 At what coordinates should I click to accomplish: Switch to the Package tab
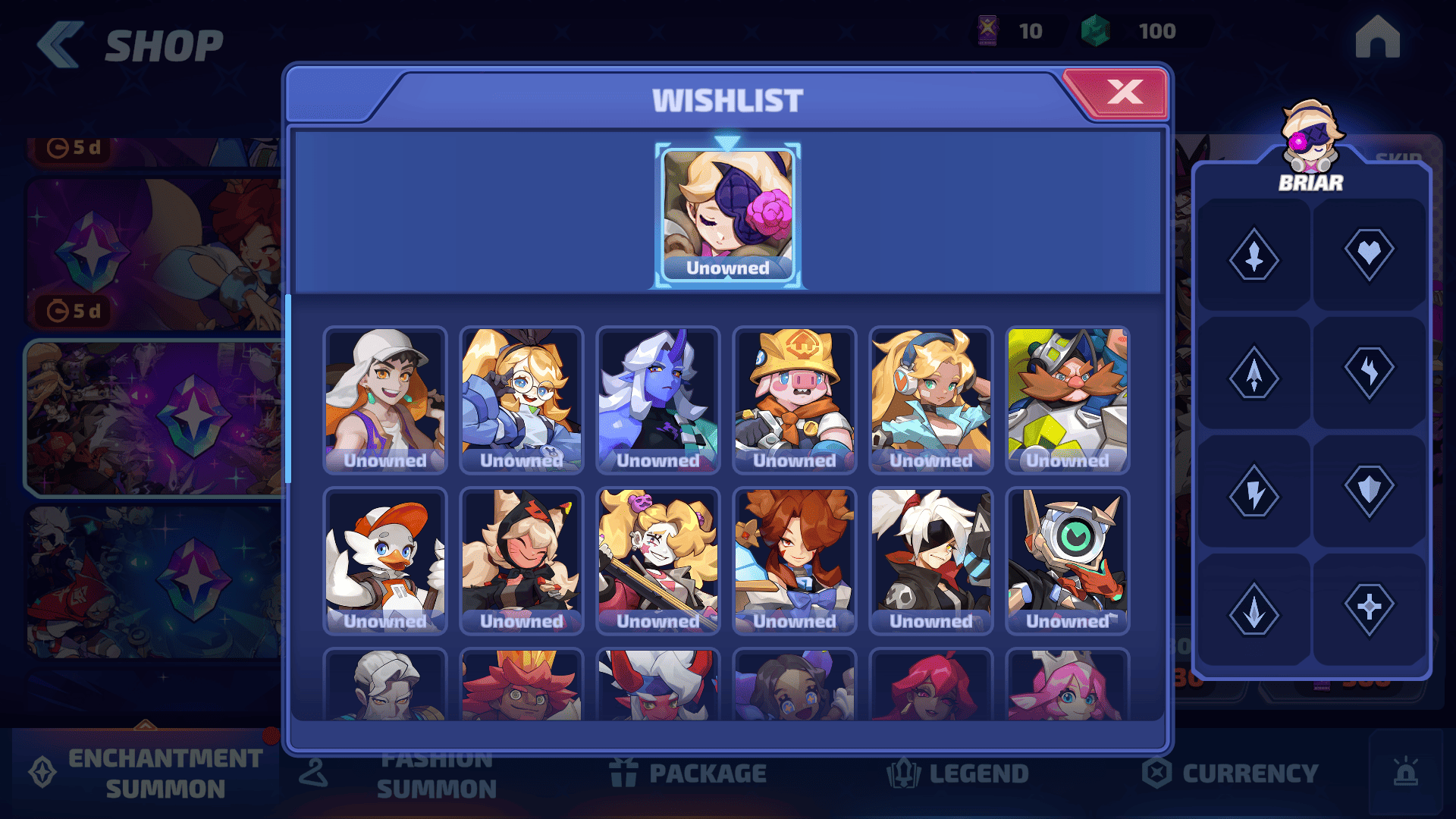[x=689, y=773]
